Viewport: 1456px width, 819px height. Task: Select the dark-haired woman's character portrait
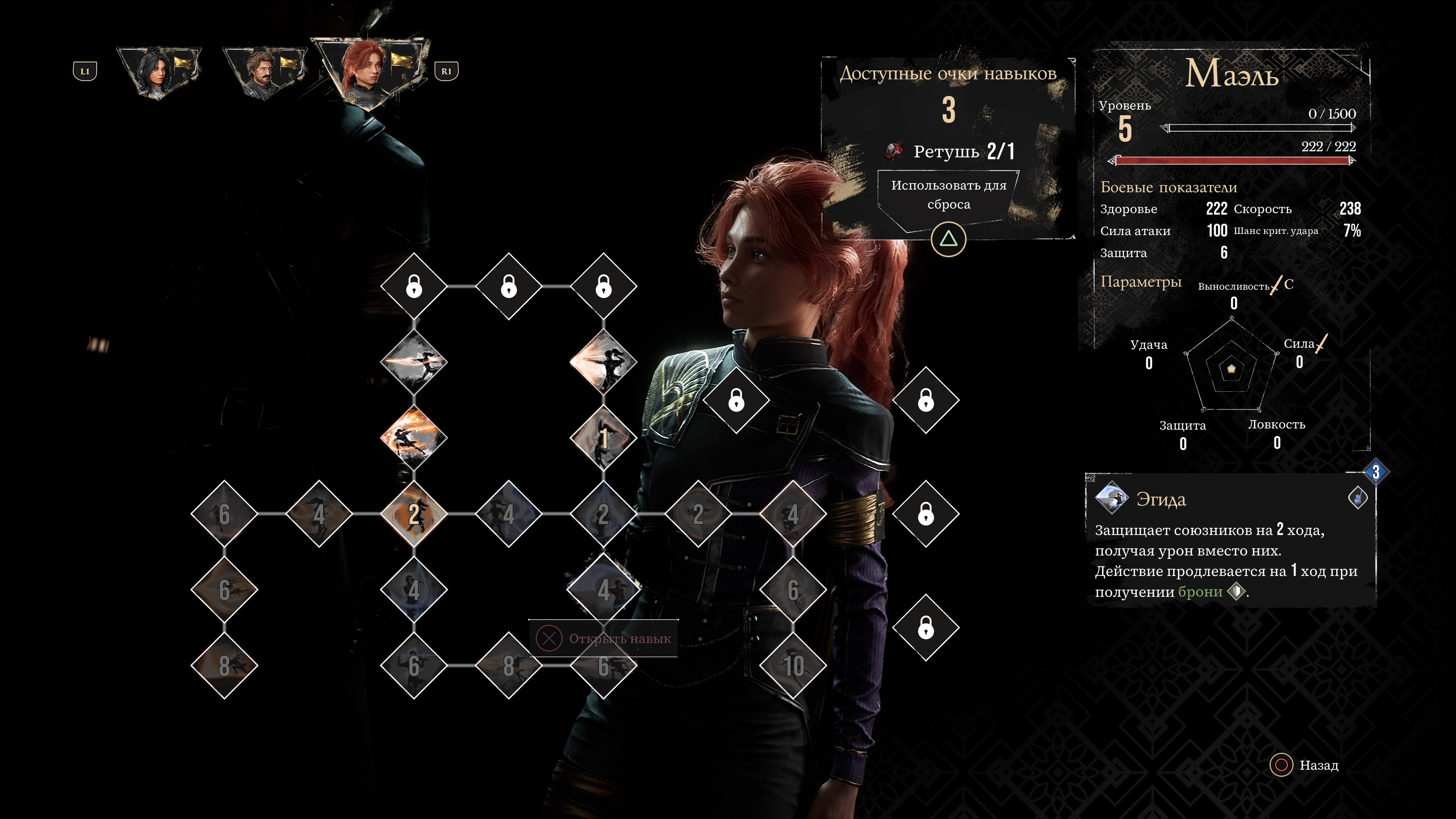pos(159,72)
